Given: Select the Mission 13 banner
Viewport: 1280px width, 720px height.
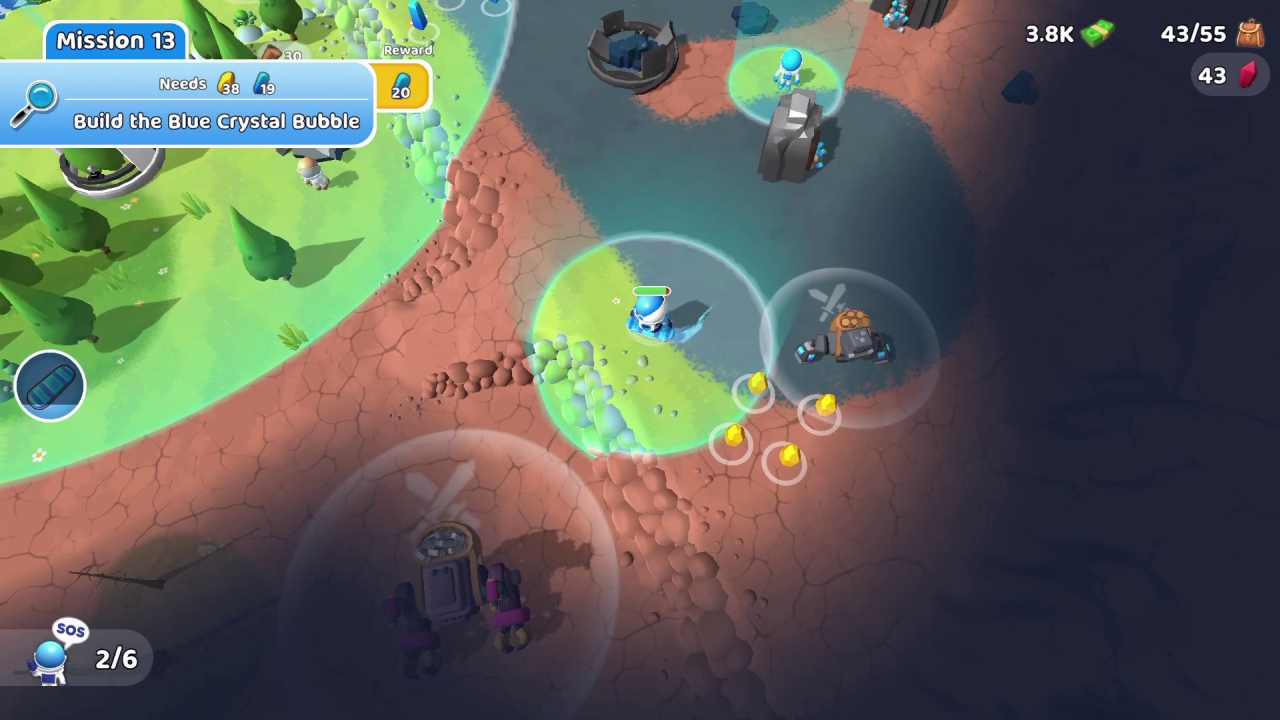Looking at the screenshot, I should coord(113,41).
